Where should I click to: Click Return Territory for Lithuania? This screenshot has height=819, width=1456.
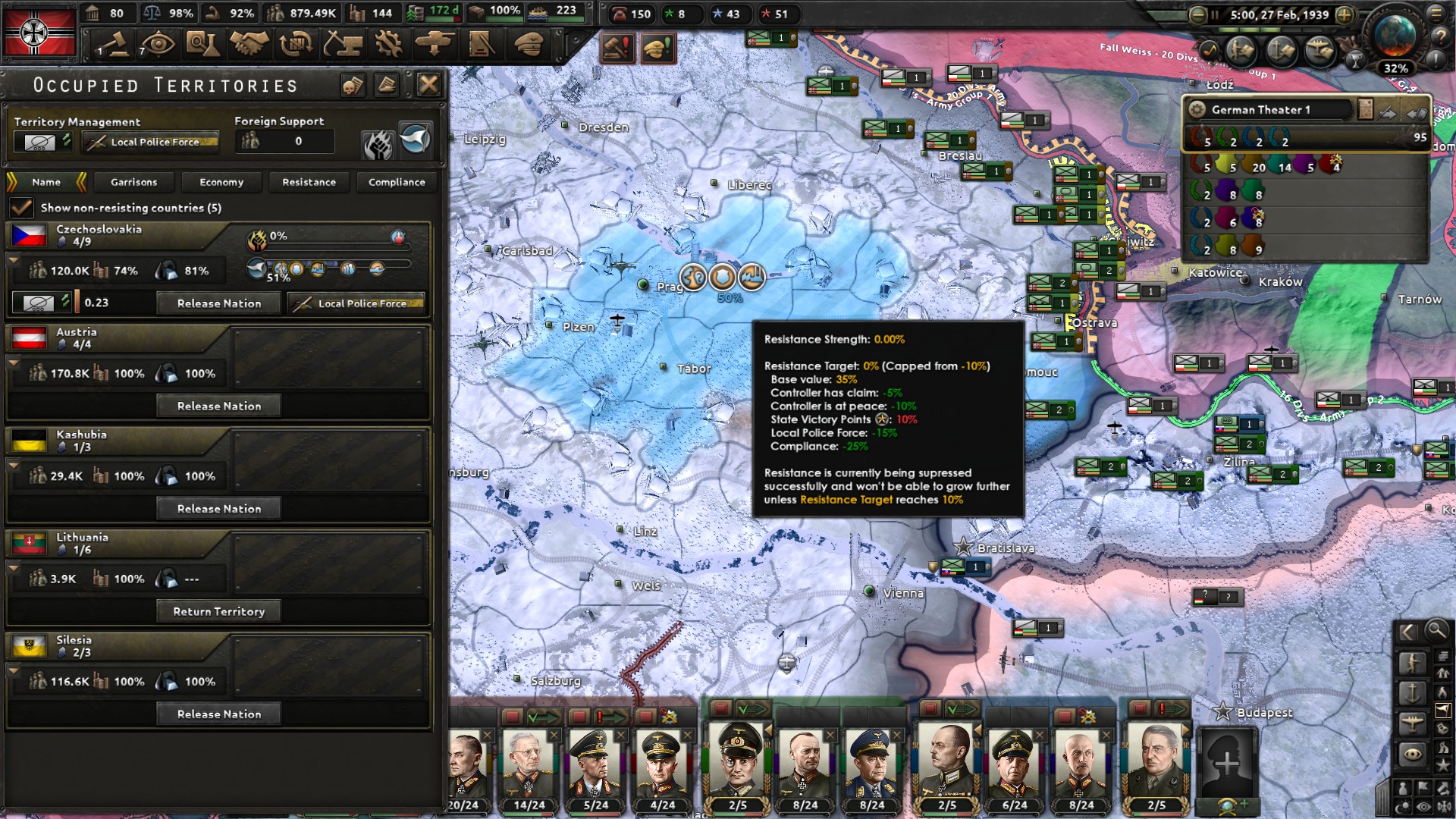pyautogui.click(x=218, y=611)
